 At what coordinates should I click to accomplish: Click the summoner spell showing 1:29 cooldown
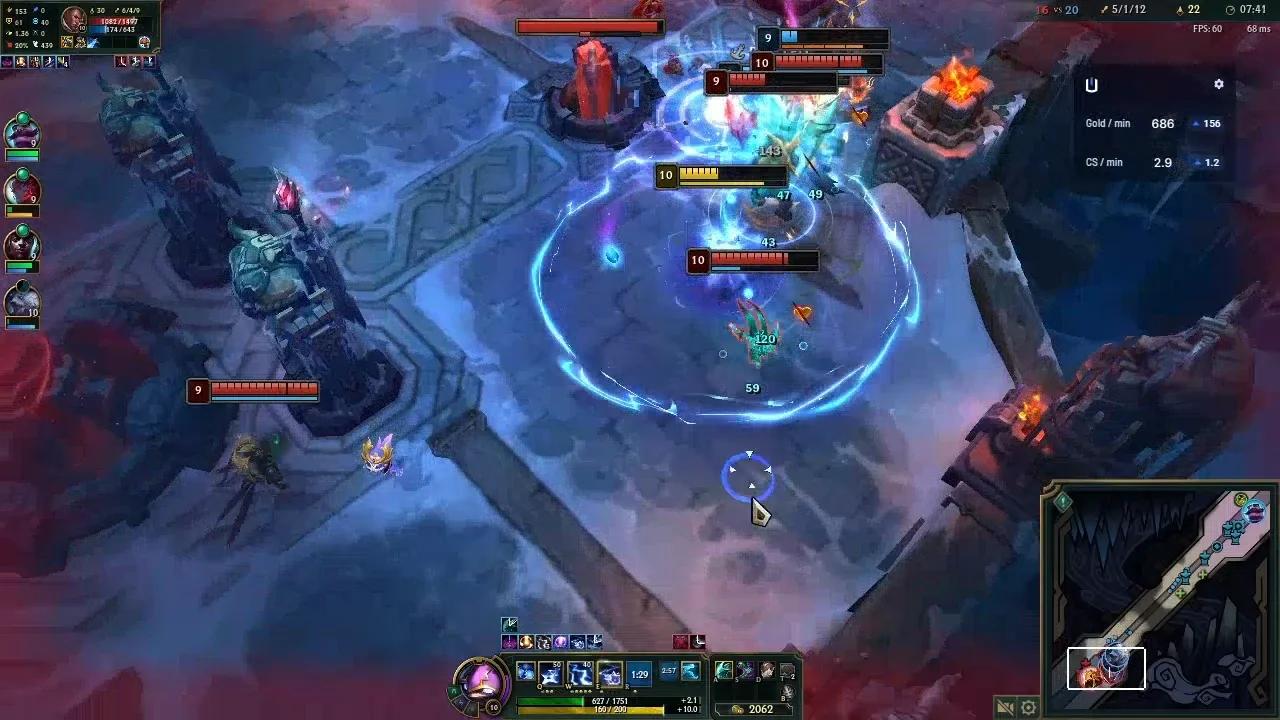637,675
